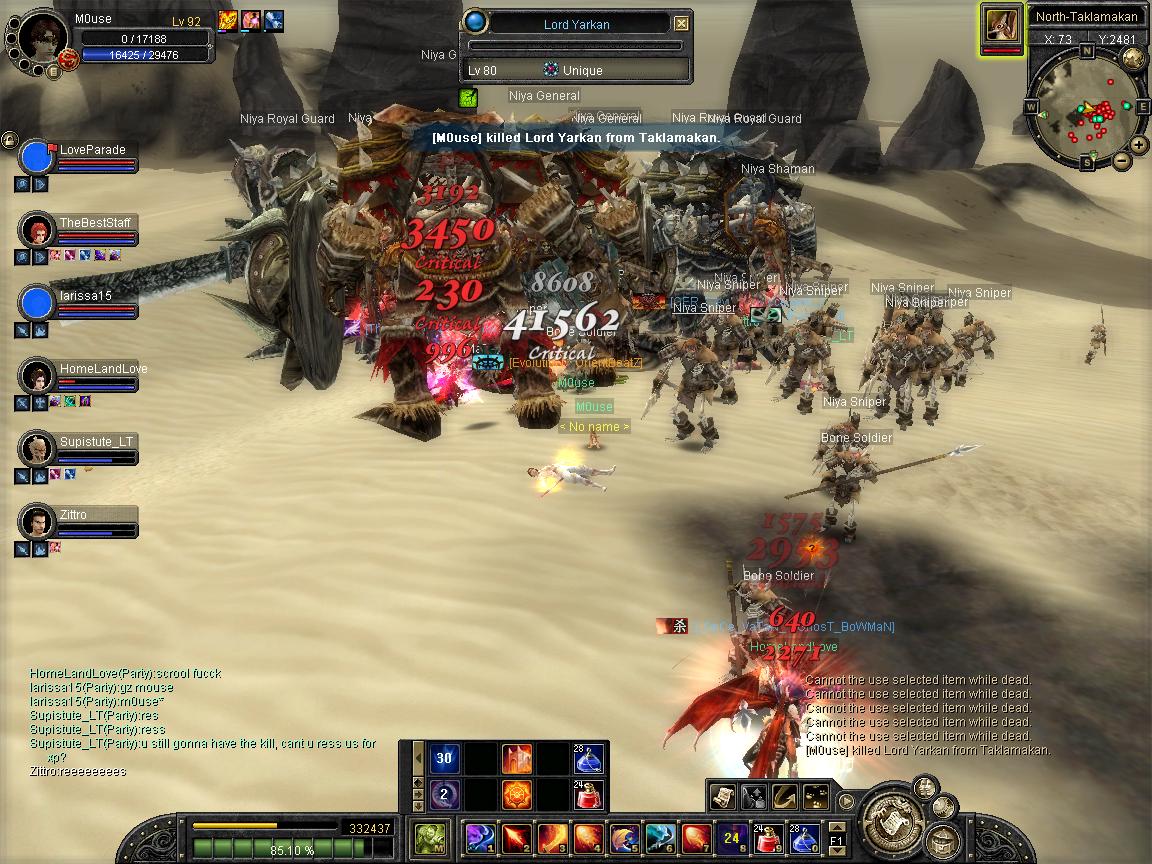Image resolution: width=1152 pixels, height=864 pixels.
Task: Select the pet portrait beside the minimap
Action: [1002, 27]
